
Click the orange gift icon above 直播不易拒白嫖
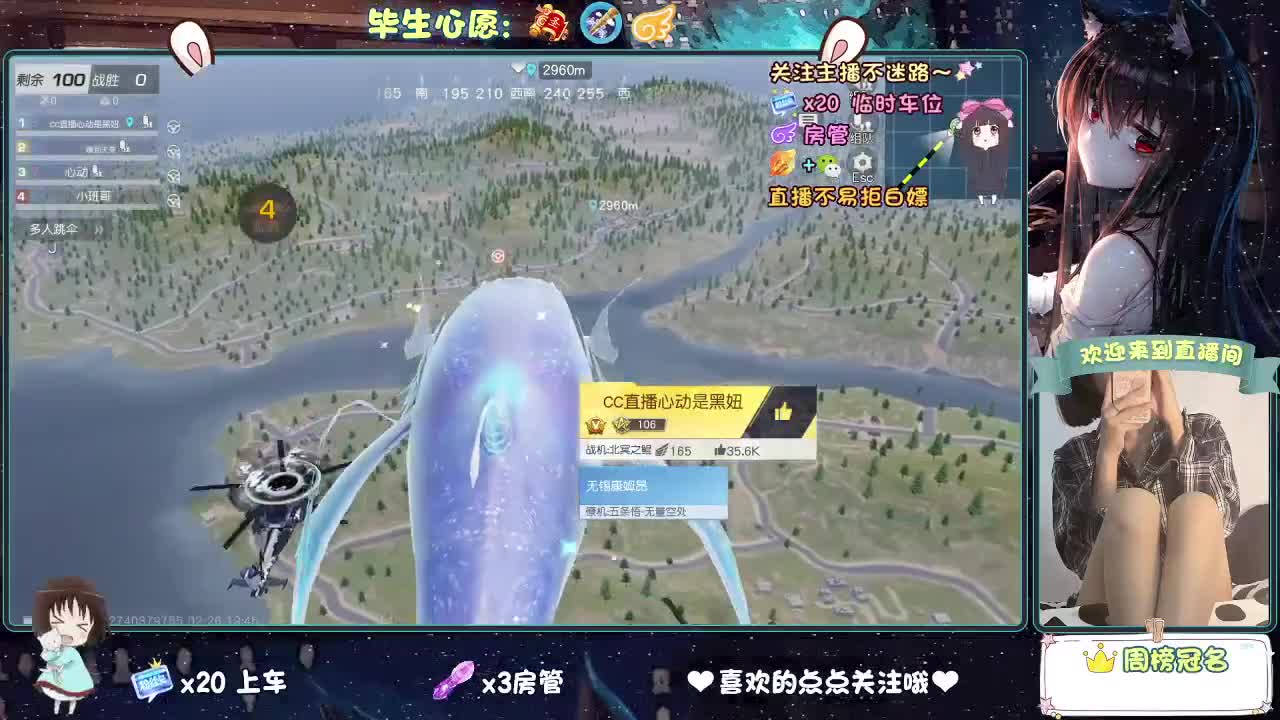[780, 164]
